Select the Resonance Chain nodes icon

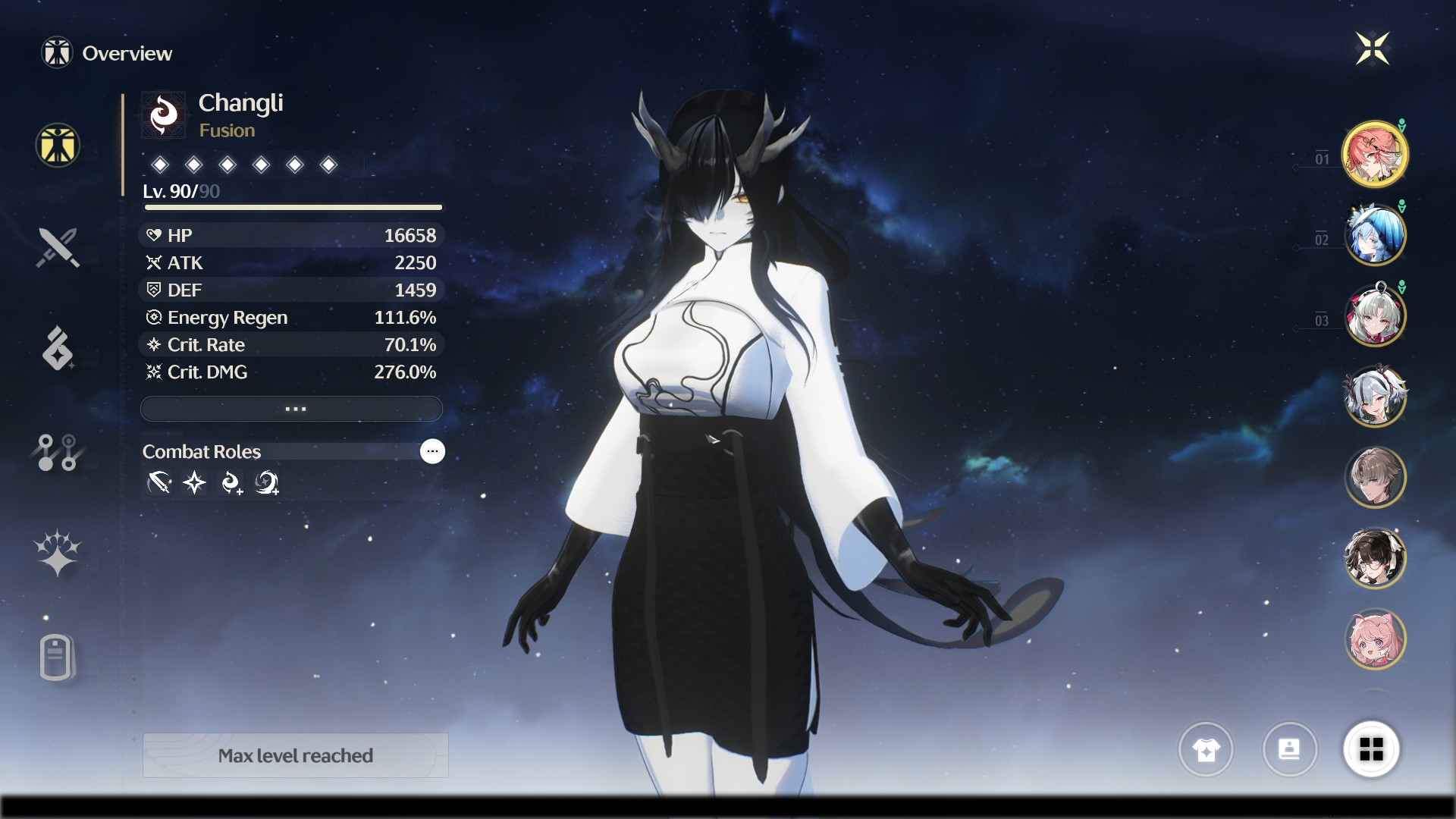57,452
